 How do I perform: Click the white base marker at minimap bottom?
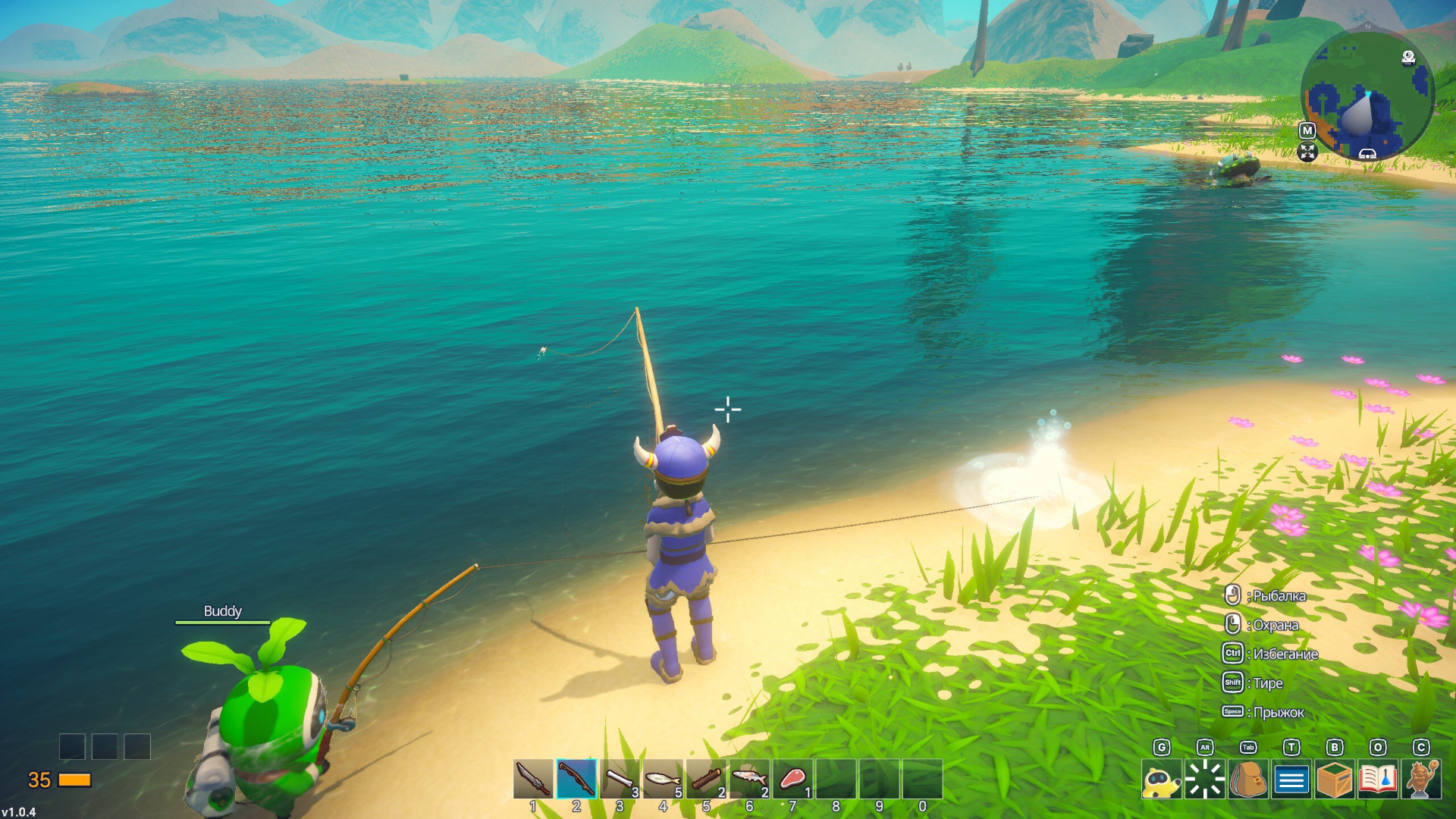pyautogui.click(x=1367, y=154)
